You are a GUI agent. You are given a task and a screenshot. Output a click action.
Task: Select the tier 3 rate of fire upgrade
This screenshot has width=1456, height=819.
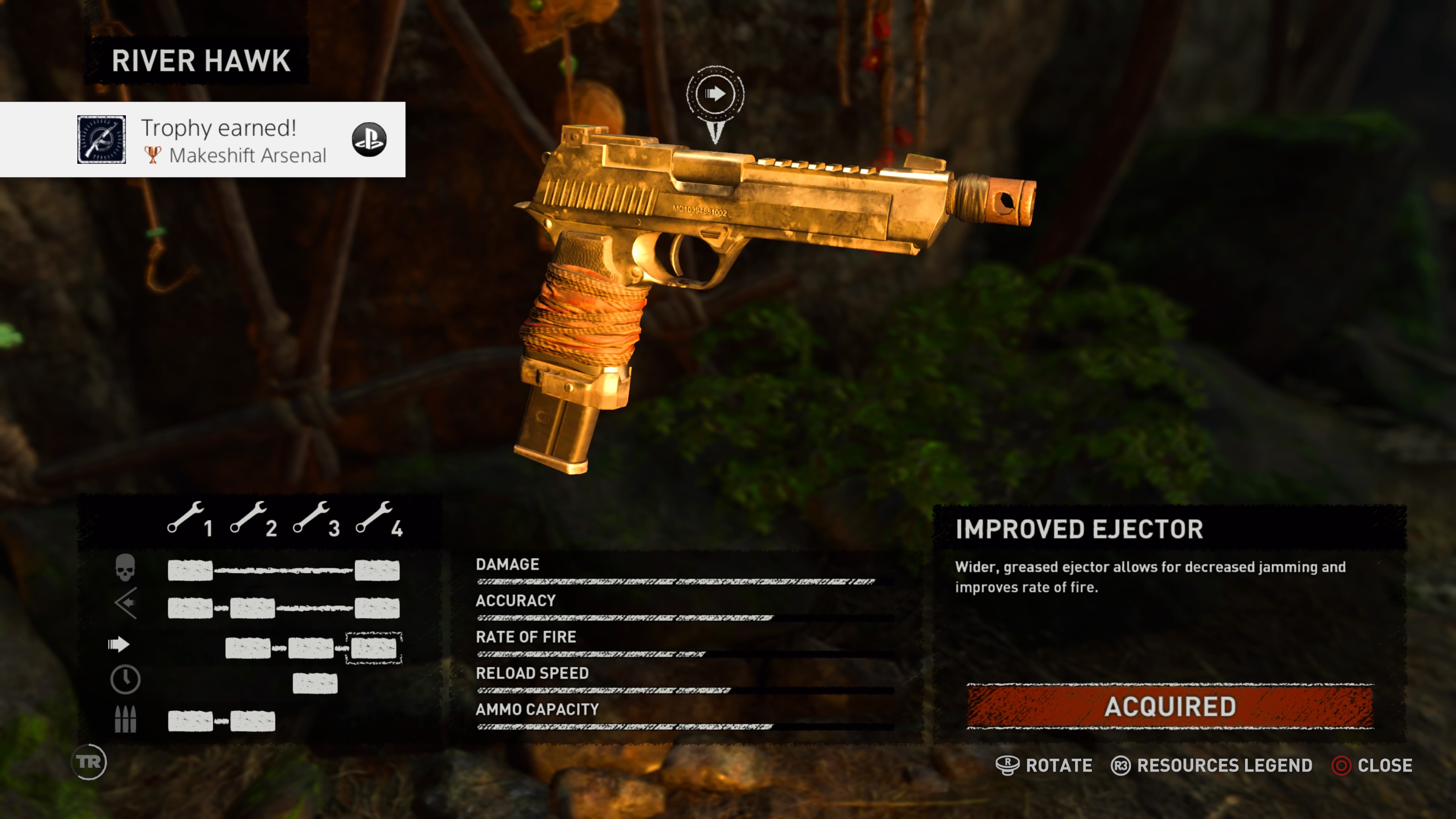coord(310,648)
